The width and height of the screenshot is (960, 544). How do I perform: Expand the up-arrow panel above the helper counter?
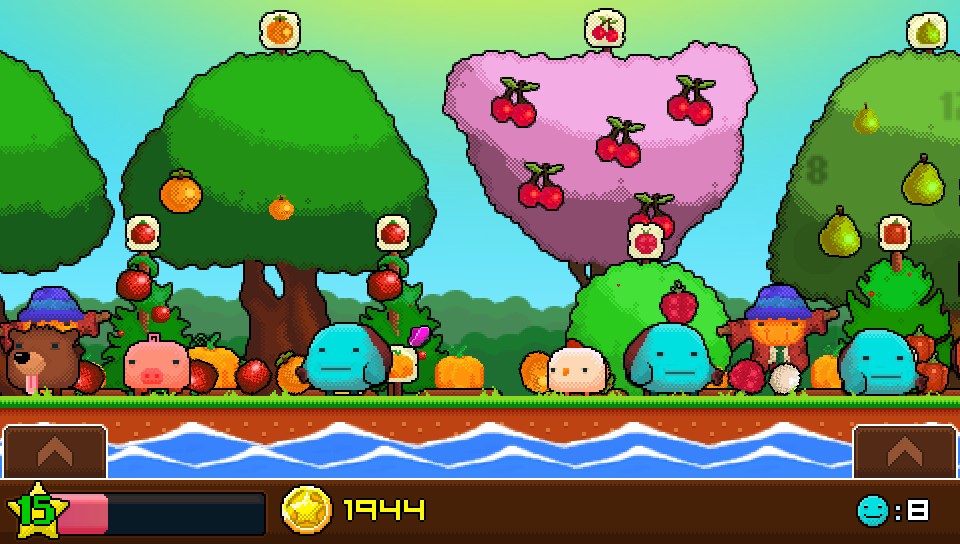pos(904,452)
